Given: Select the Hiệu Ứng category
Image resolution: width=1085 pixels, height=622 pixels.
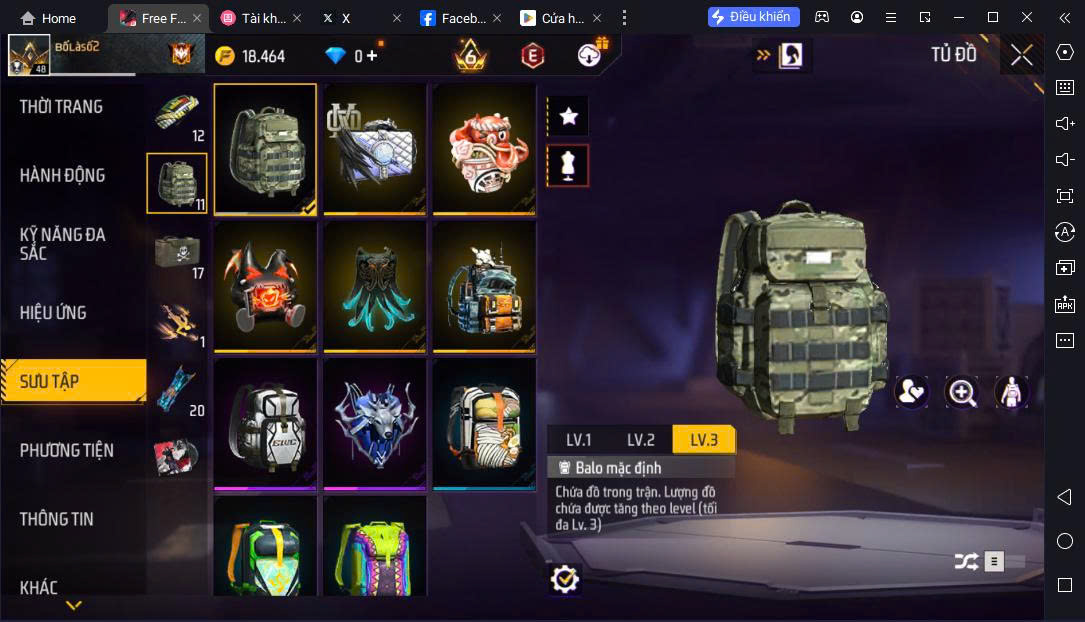Looking at the screenshot, I should click(x=53, y=313).
